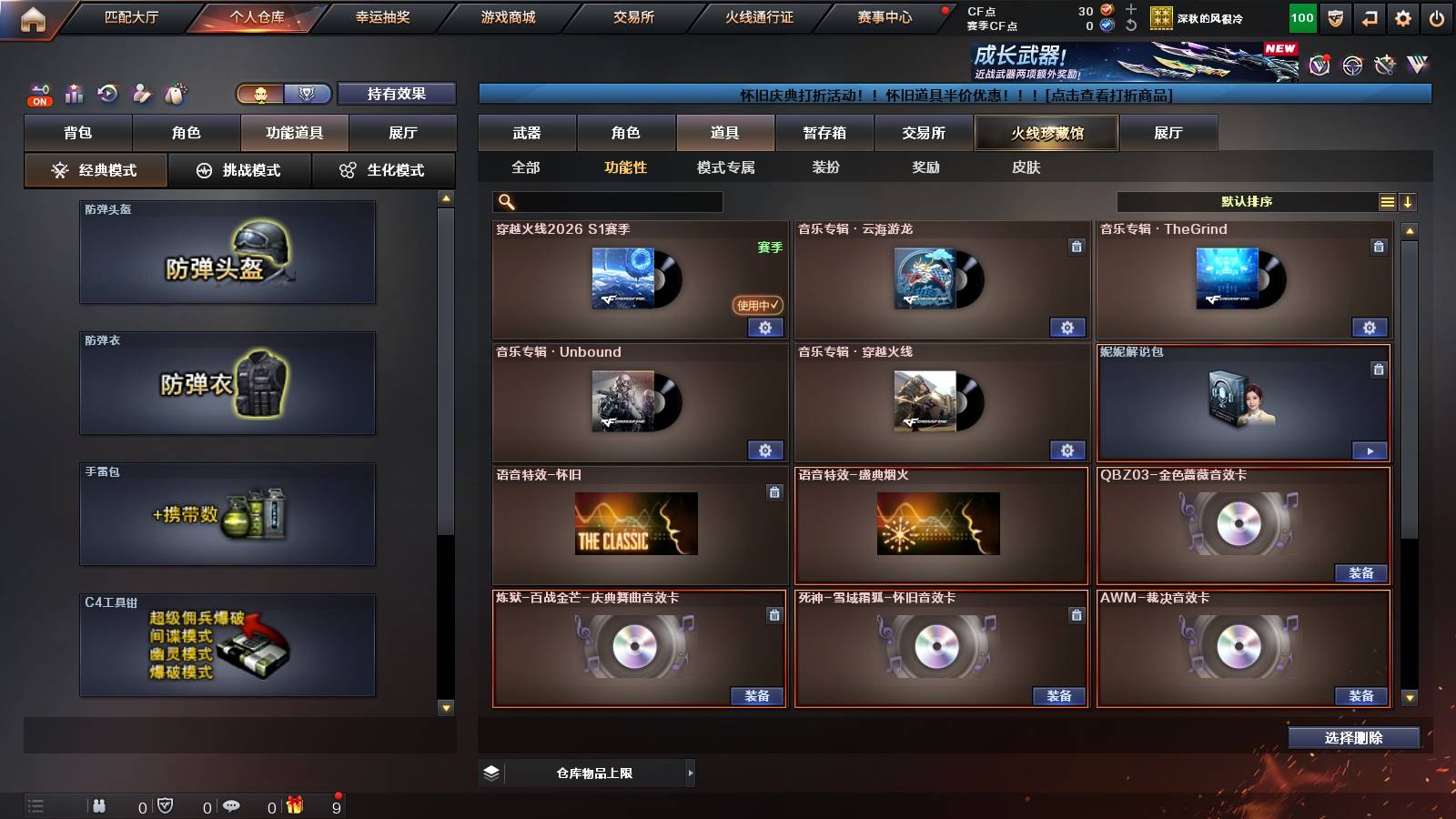
Task: Select the bar-chart stats icon above inventory
Action: [72, 93]
